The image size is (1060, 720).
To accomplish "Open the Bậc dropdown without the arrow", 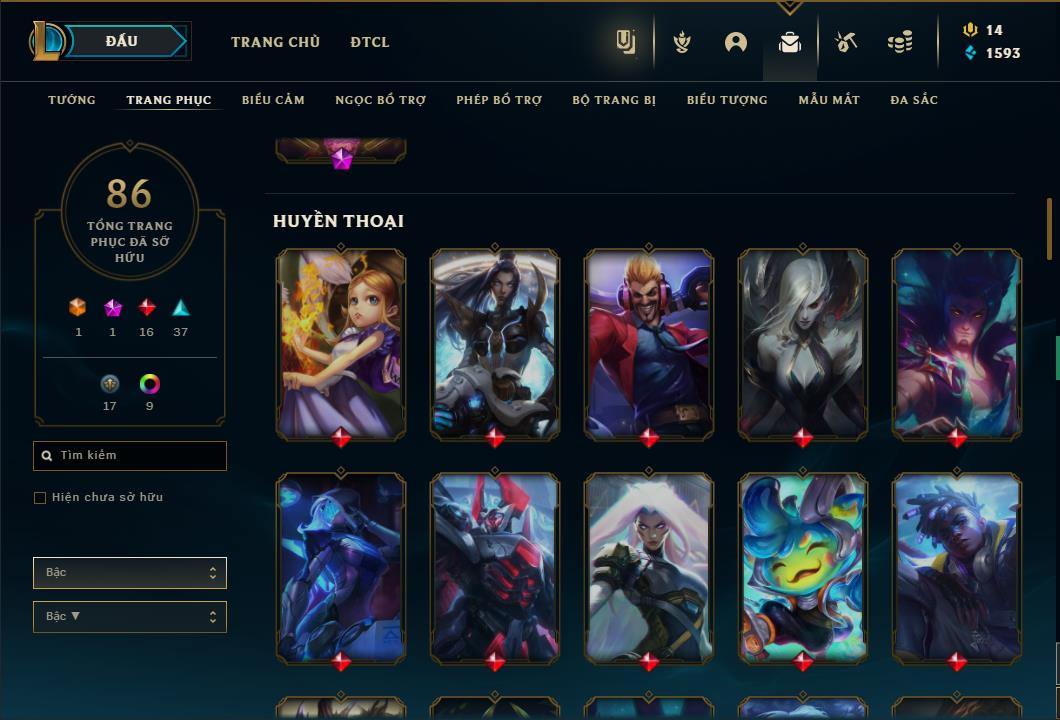I will click(x=130, y=573).
